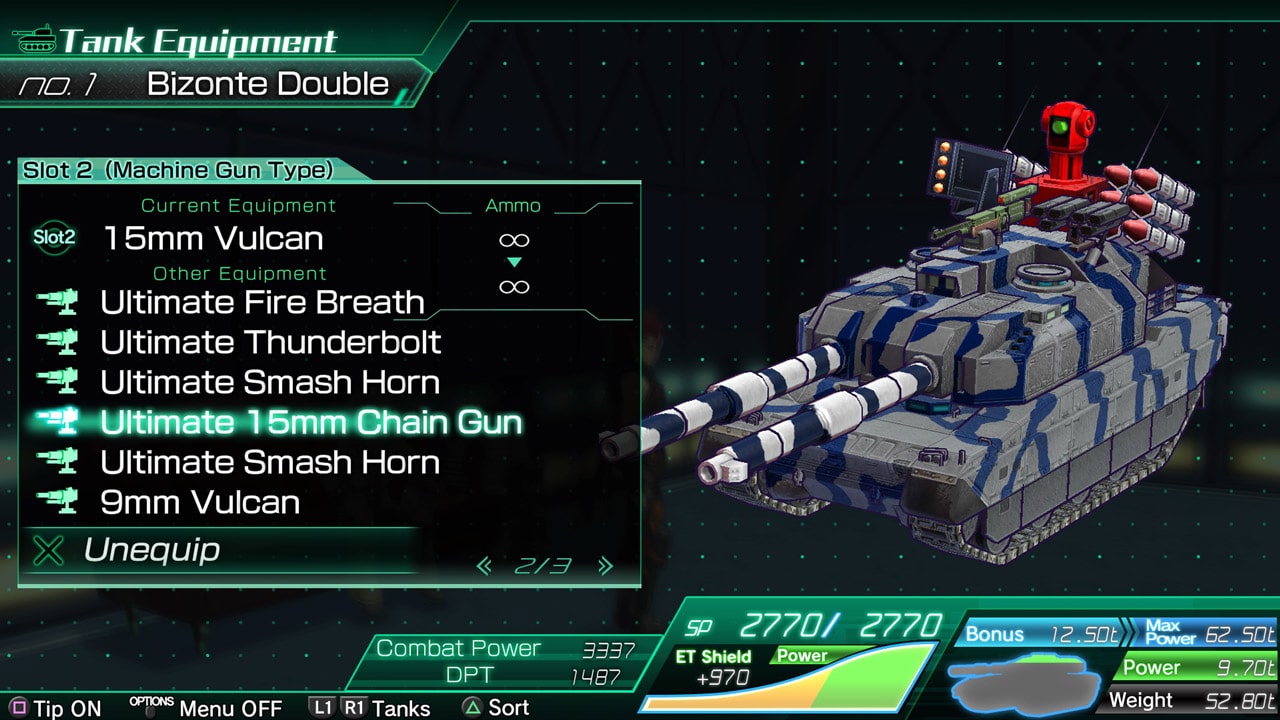Go back a page using the left chevron
1280x720 pixels.
coord(483,565)
